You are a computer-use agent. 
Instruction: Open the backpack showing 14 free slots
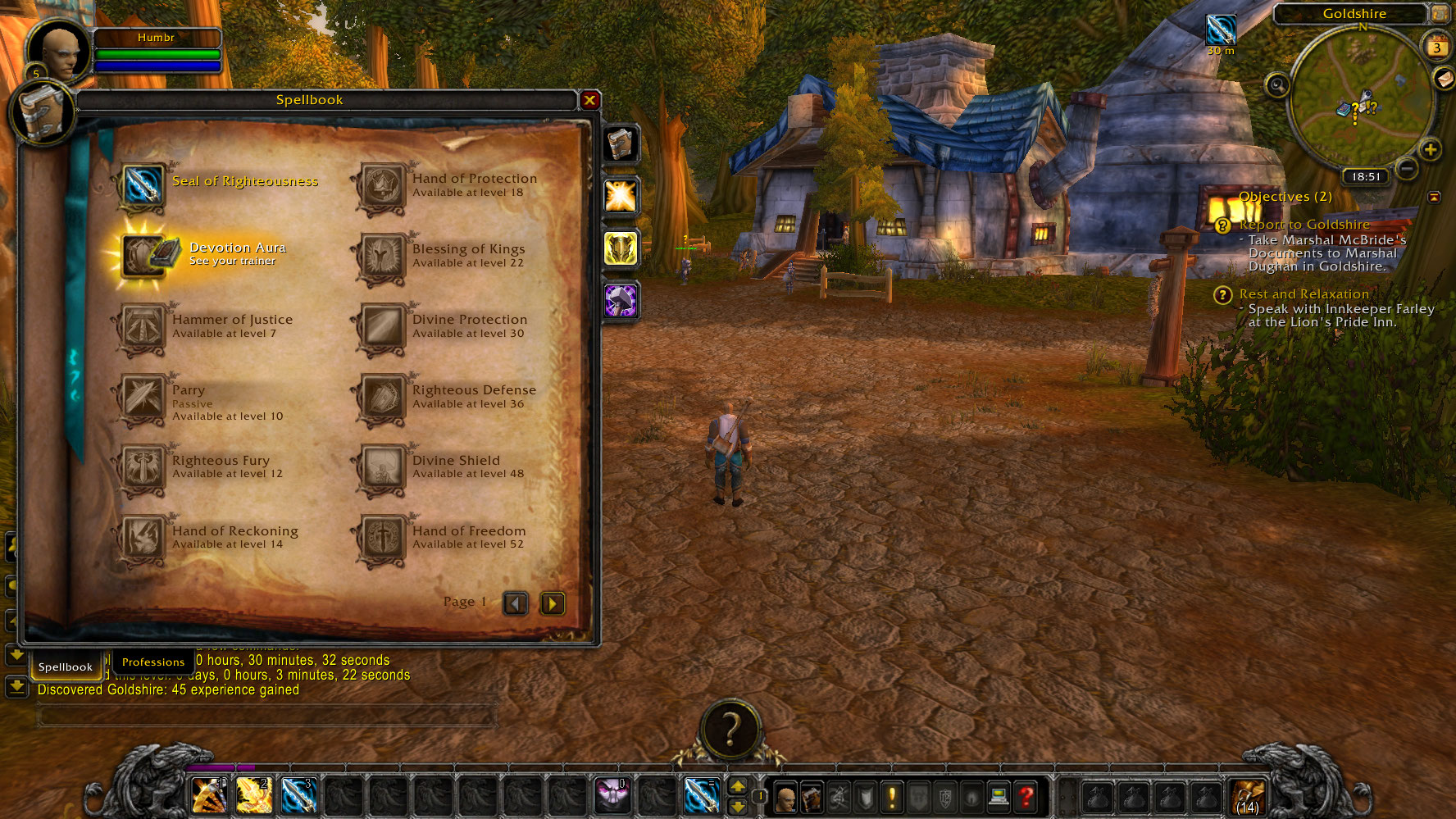1248,795
